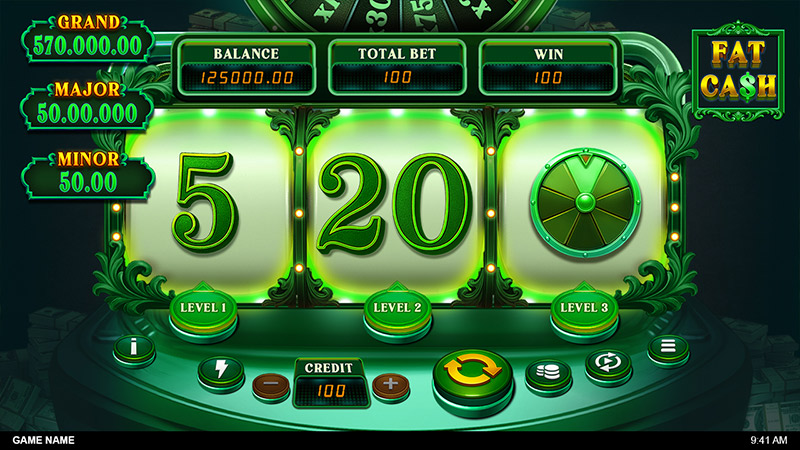This screenshot has height=450, width=800.
Task: Select the Level 2 button
Action: point(395,307)
